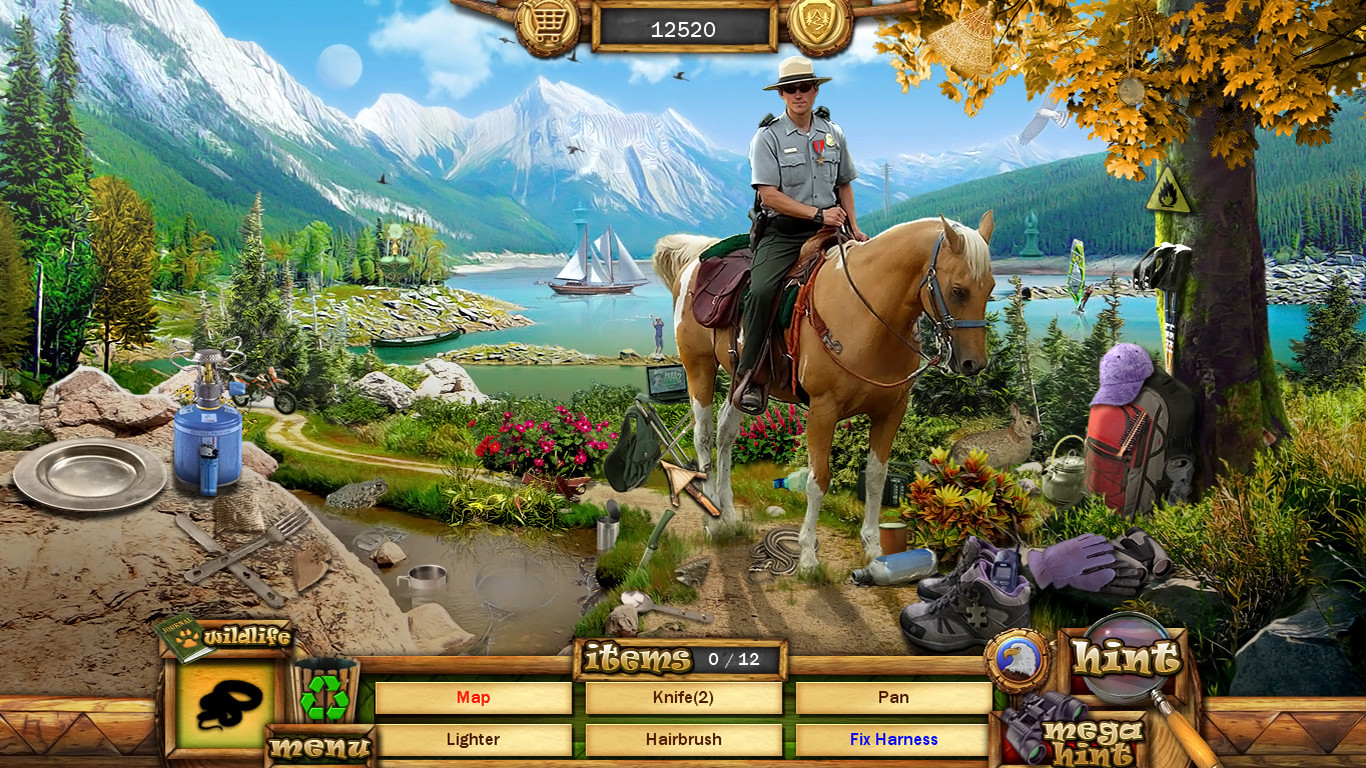Click the blue Fix Harness task
Screen dimensions: 1366x768
click(895, 739)
